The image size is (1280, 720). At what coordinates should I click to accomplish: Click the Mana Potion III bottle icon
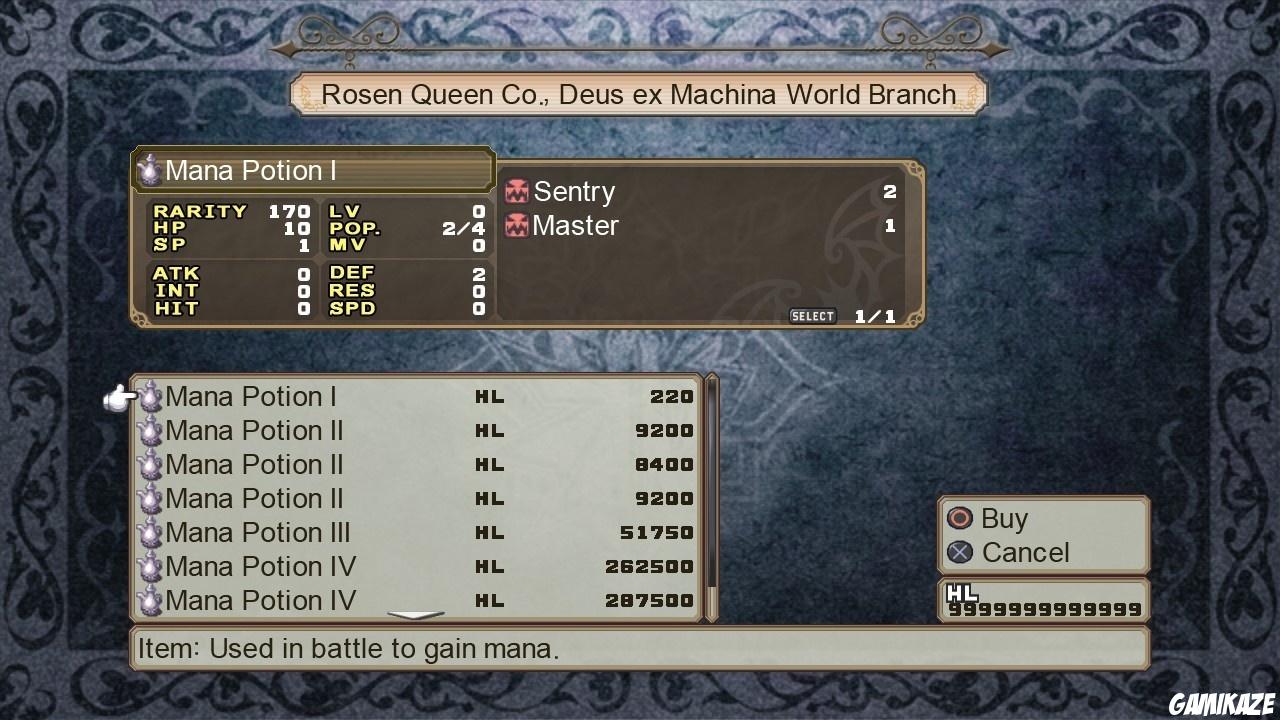tap(150, 532)
